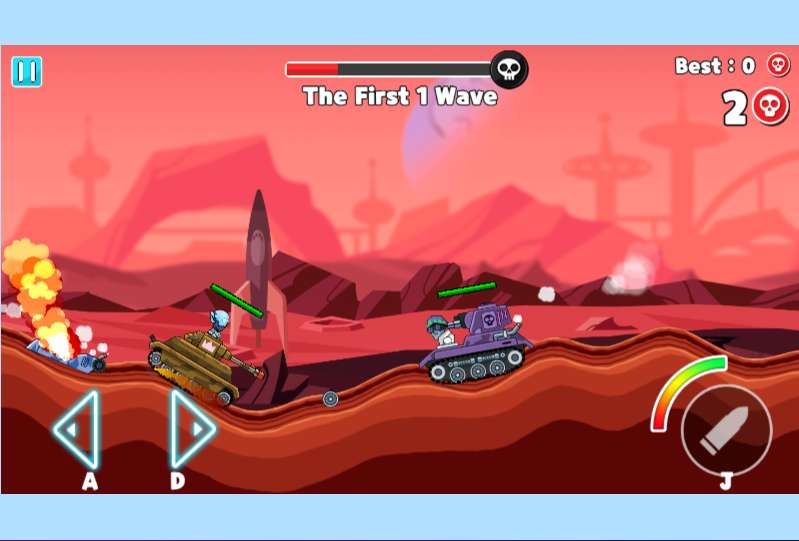The height and width of the screenshot is (541, 799).
Task: Pause the game with the pause button
Action: [x=27, y=71]
